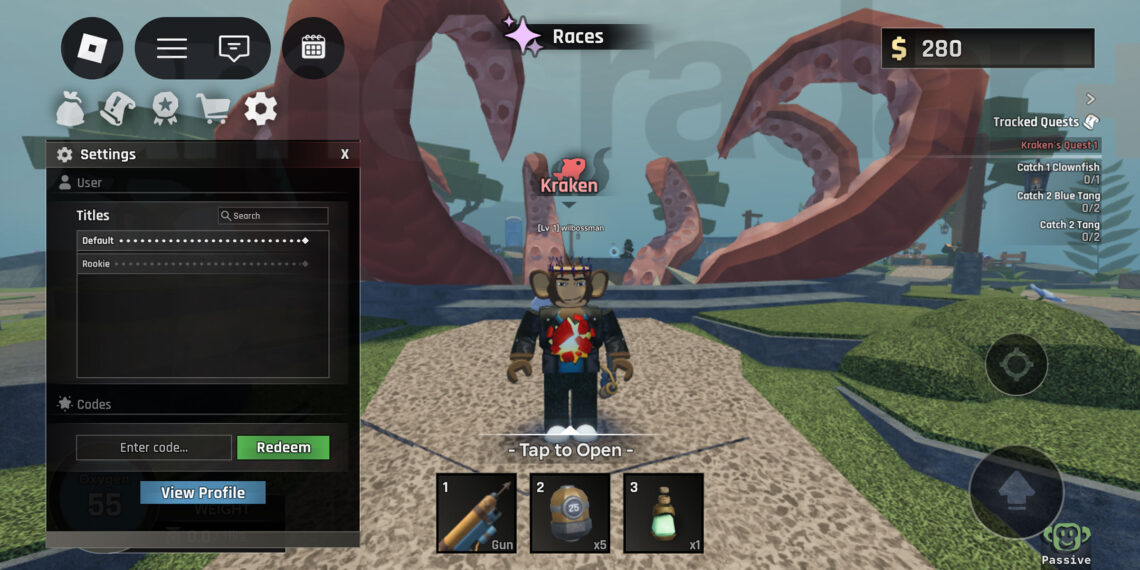Click the Enter code text box
1140x570 pixels.
tap(154, 448)
